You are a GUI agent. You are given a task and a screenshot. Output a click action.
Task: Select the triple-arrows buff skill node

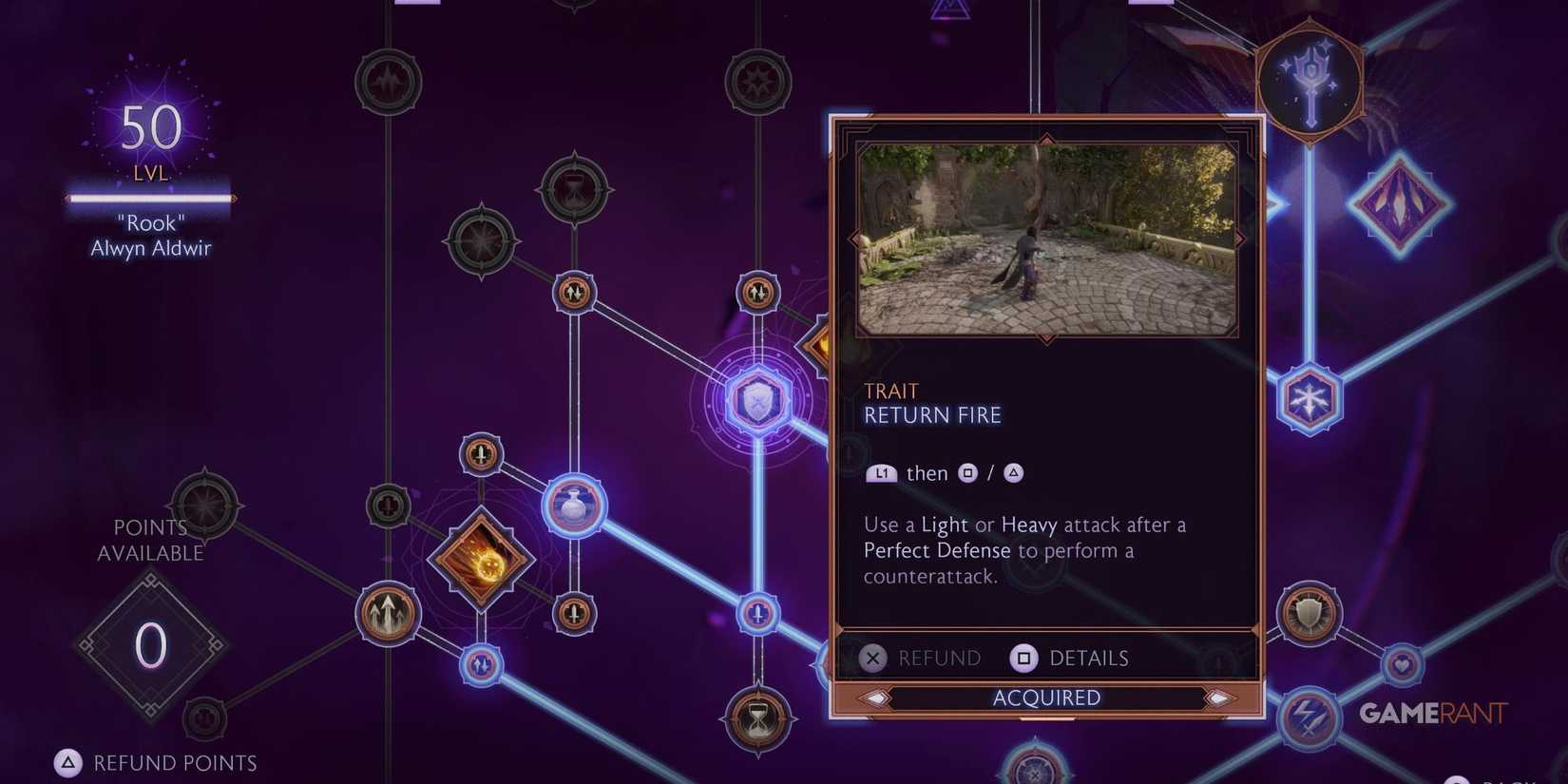click(388, 614)
